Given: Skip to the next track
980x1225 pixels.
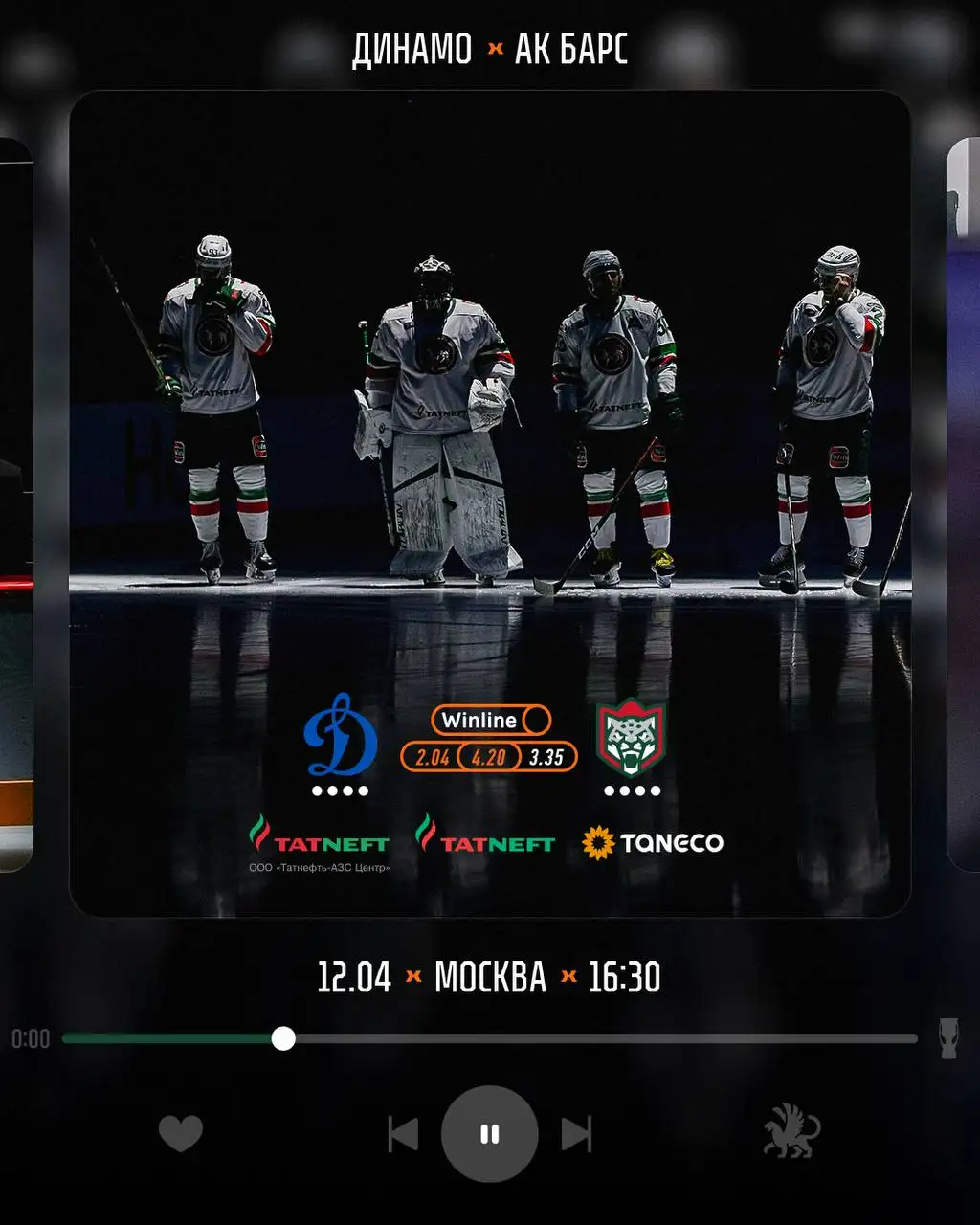Looking at the screenshot, I should point(576,1134).
